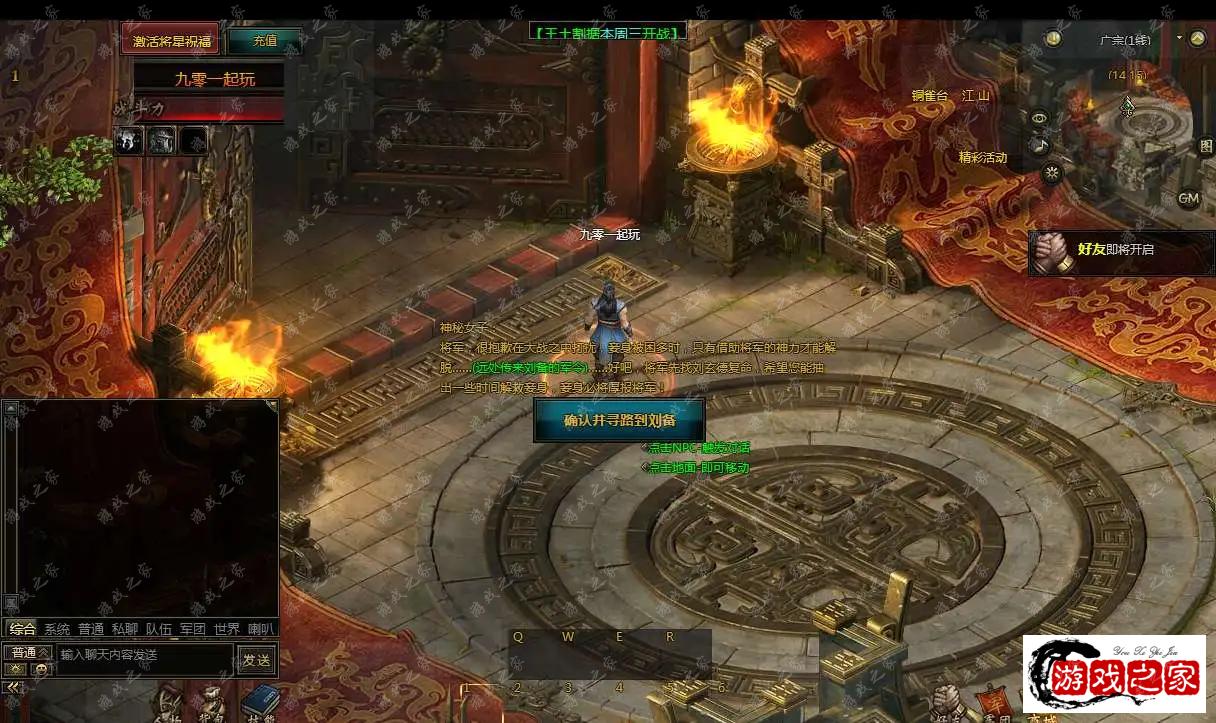Show the 队伍 team chat tab
The width and height of the screenshot is (1216, 723).
(x=158, y=629)
